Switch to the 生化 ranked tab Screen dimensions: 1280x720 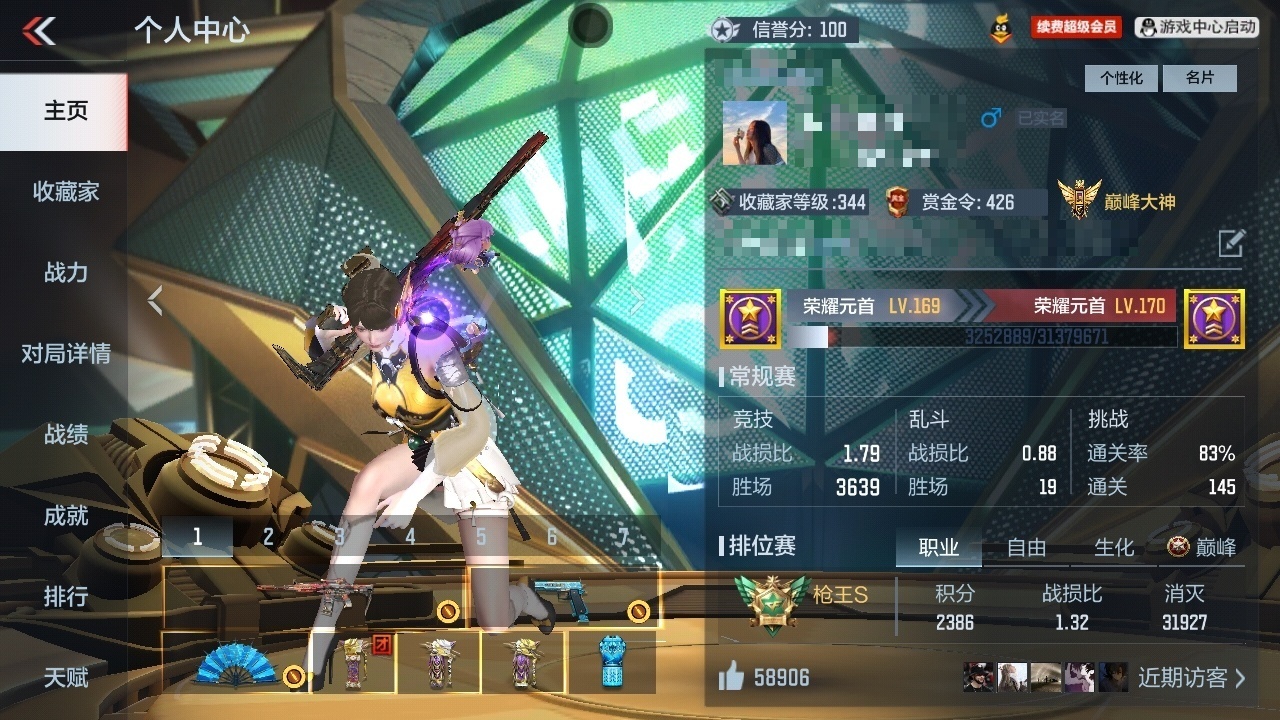pos(1114,547)
